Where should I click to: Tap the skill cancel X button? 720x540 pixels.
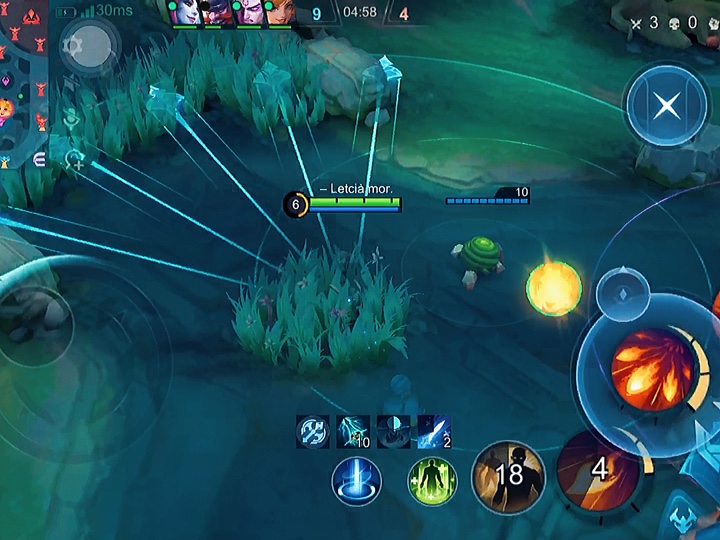coord(665,106)
